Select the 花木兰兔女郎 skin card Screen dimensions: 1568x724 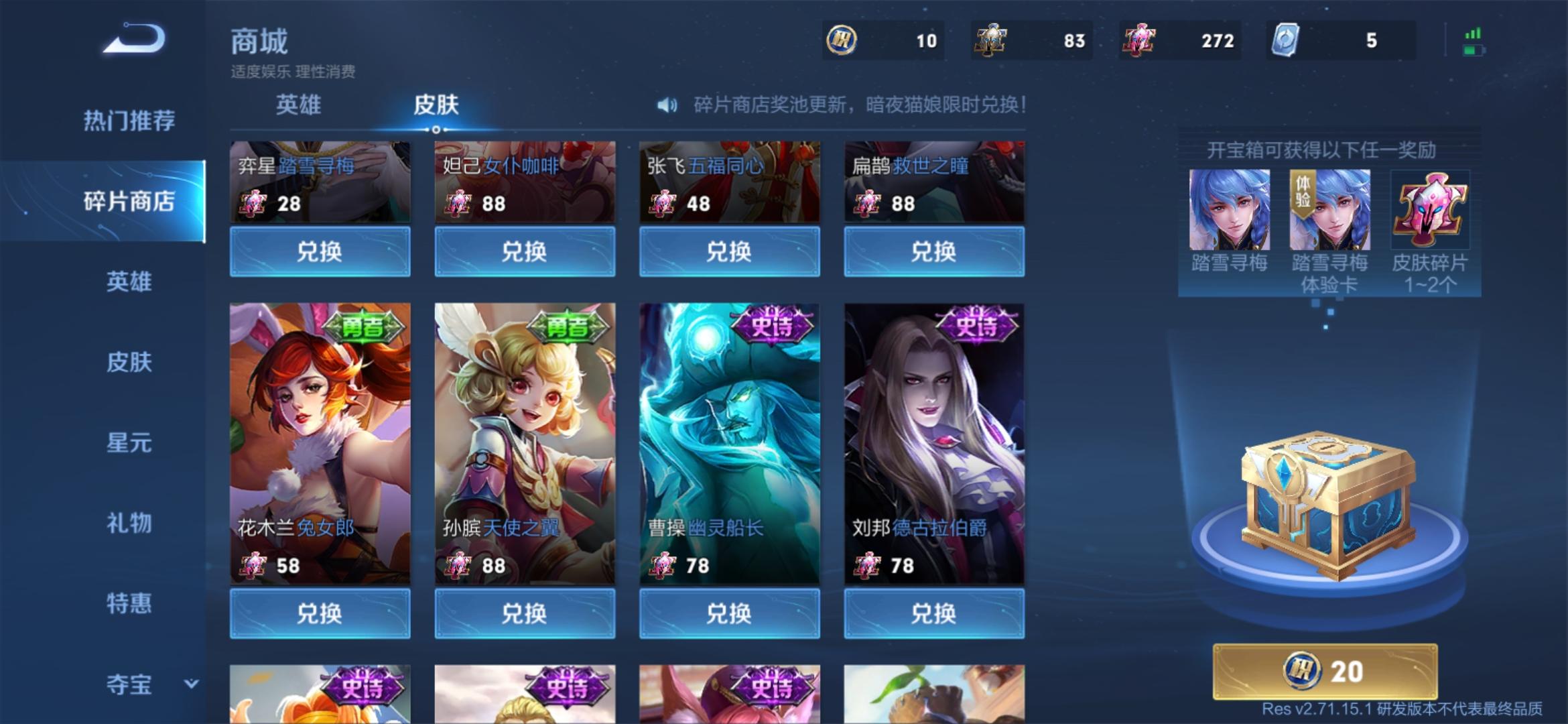coord(319,442)
